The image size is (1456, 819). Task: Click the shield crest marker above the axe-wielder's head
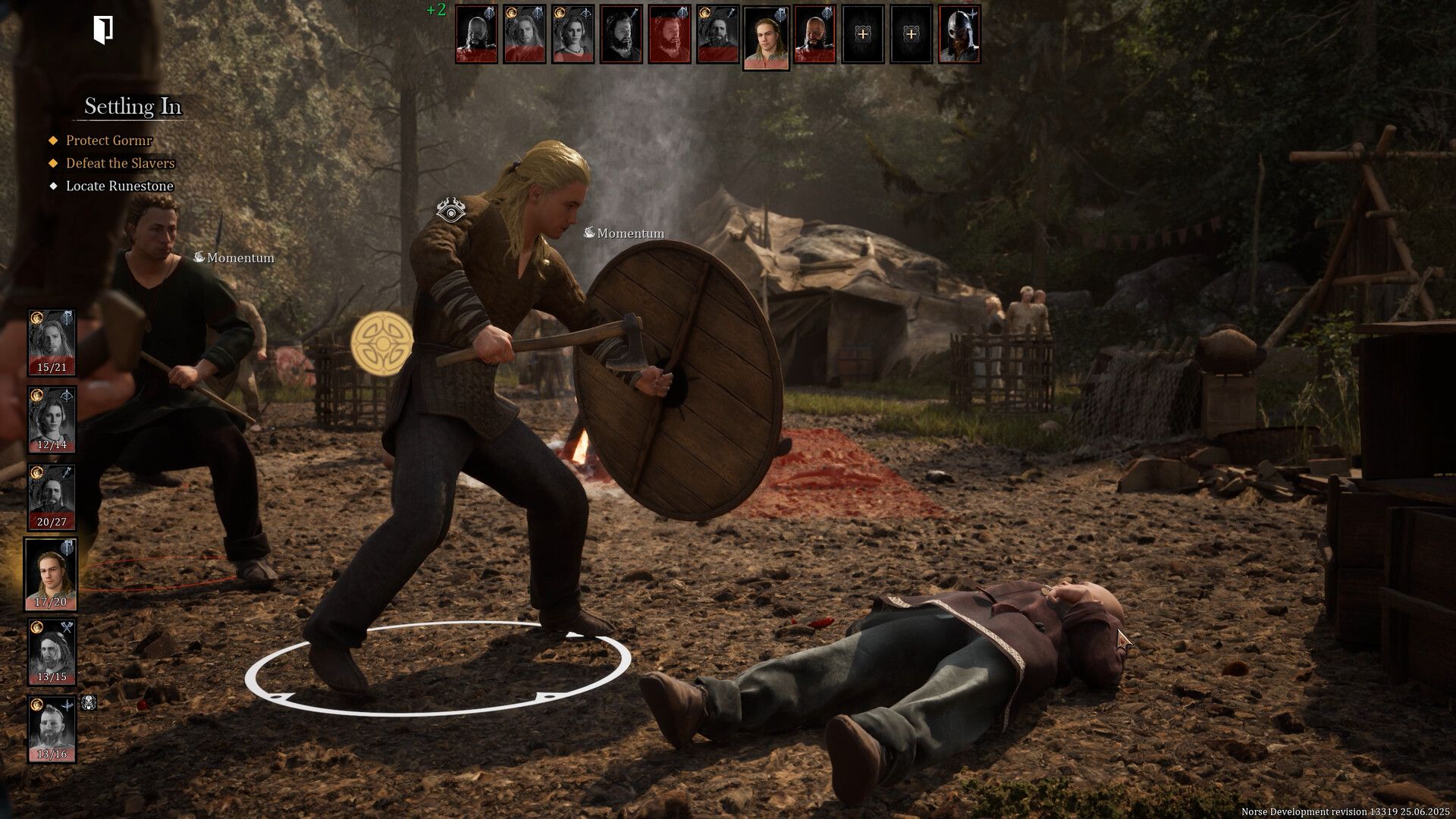[x=451, y=212]
